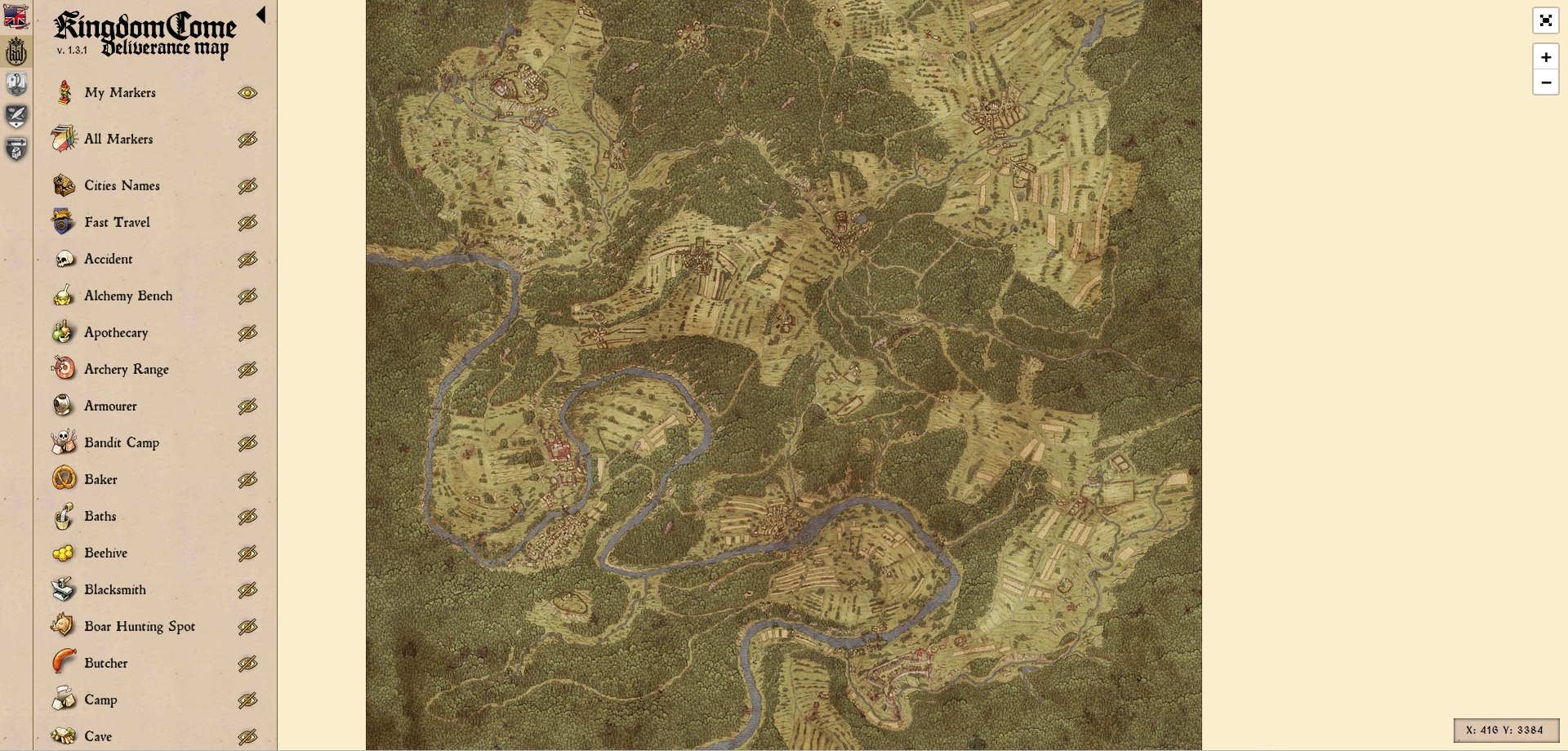The width and height of the screenshot is (1568, 751).
Task: Hide My Markers with its eye toggle
Action: 247,92
